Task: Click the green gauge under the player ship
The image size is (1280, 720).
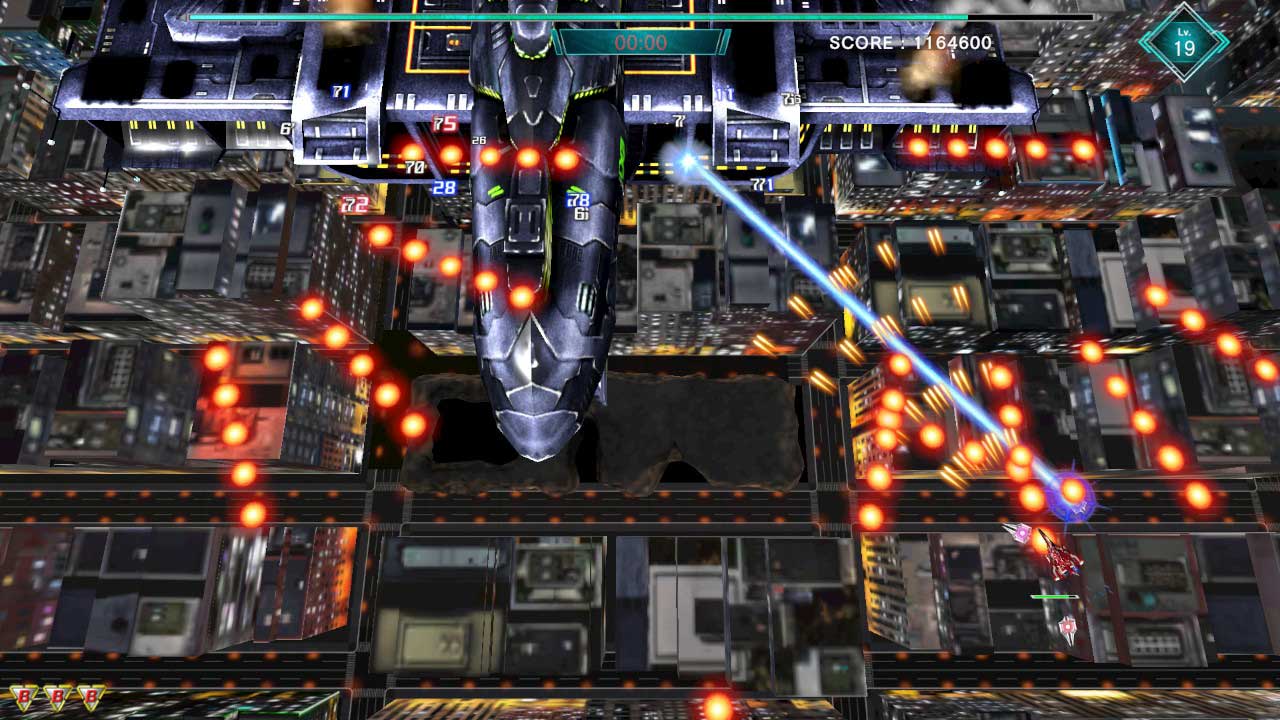Action: pyautogui.click(x=1055, y=597)
